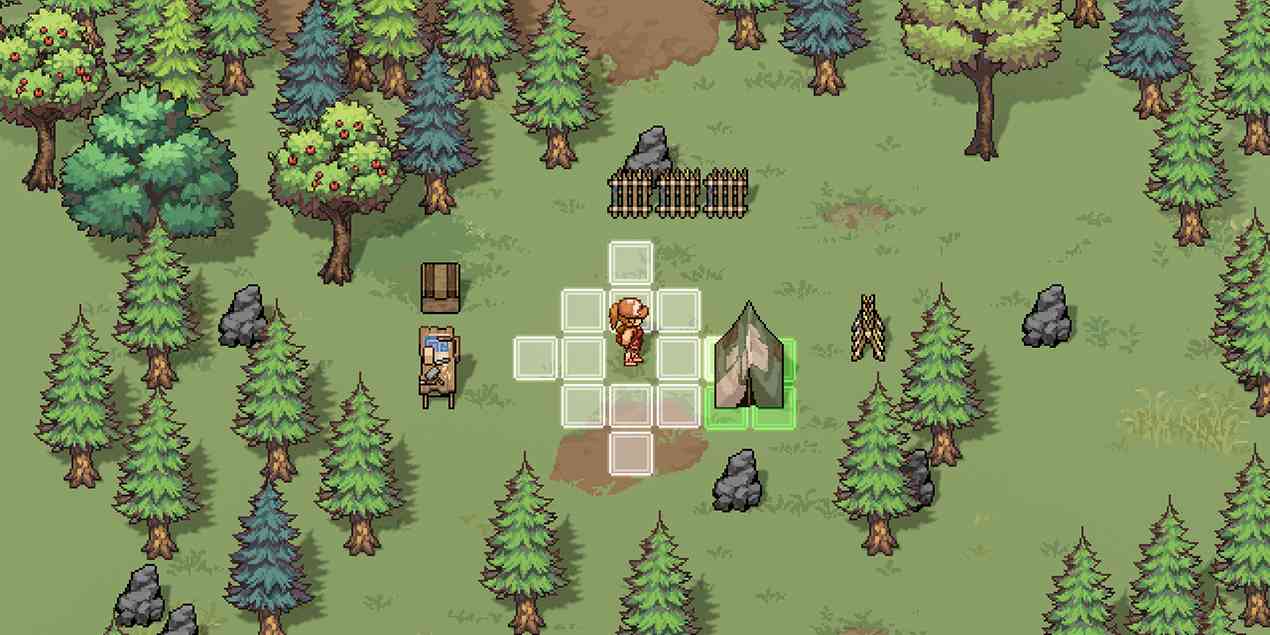Choose the topmost white grid tile

pyautogui.click(x=631, y=263)
